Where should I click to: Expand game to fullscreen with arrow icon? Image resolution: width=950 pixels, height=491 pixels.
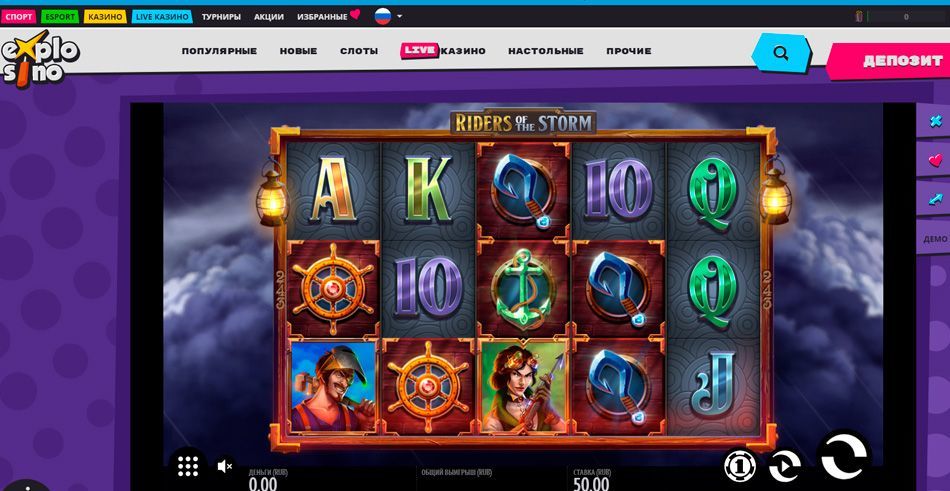click(x=936, y=198)
